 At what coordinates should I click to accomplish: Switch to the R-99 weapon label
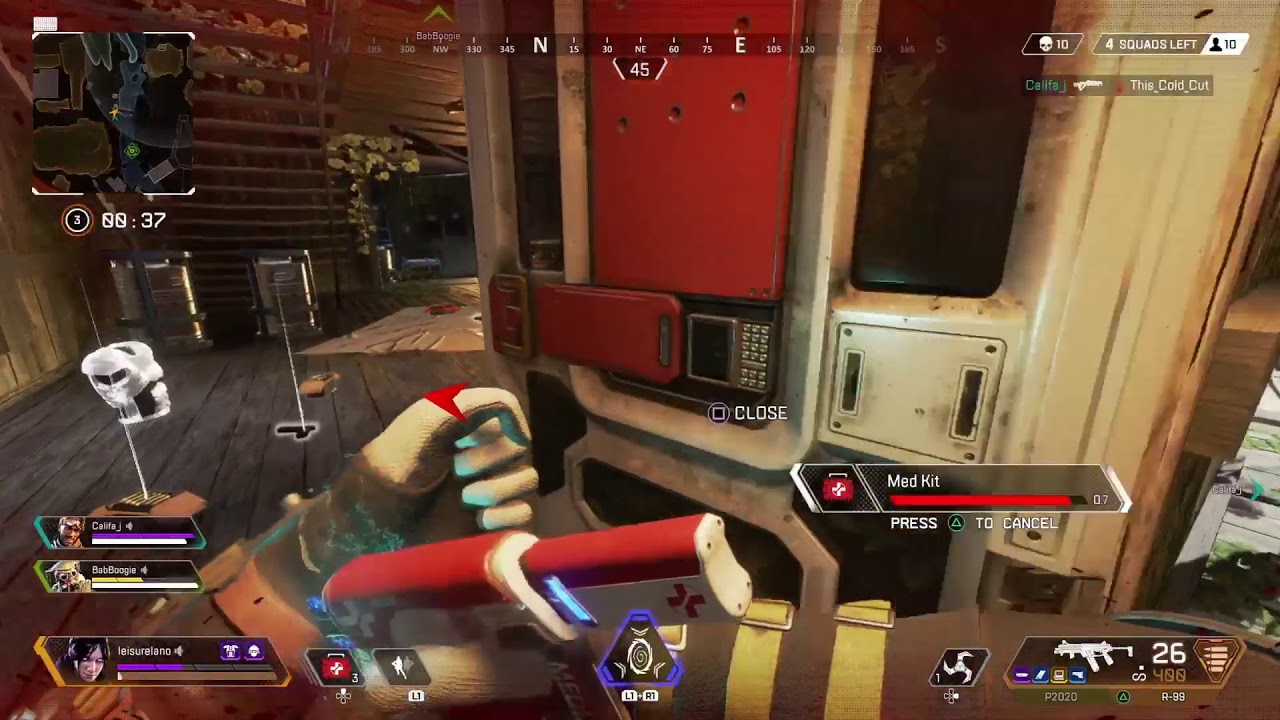(1173, 697)
